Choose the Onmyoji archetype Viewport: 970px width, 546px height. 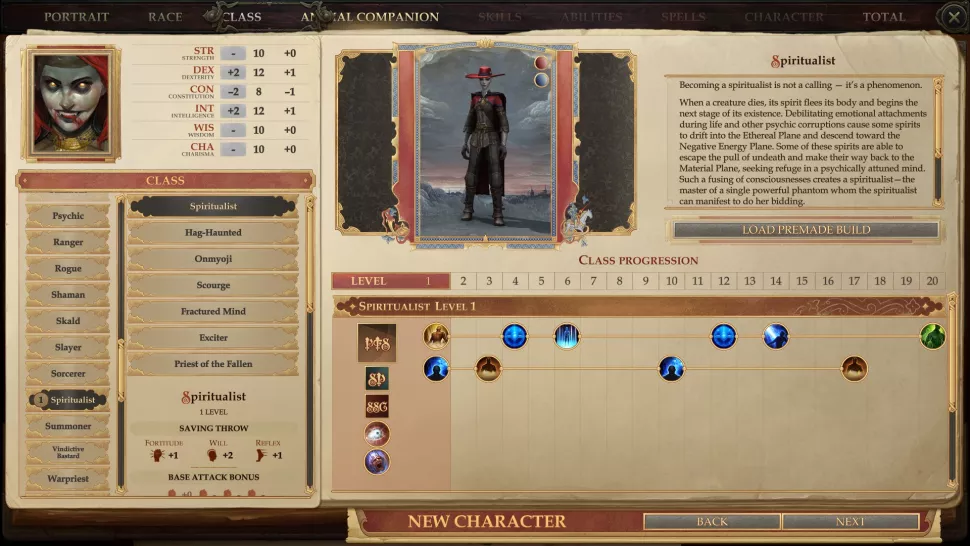click(x=213, y=259)
